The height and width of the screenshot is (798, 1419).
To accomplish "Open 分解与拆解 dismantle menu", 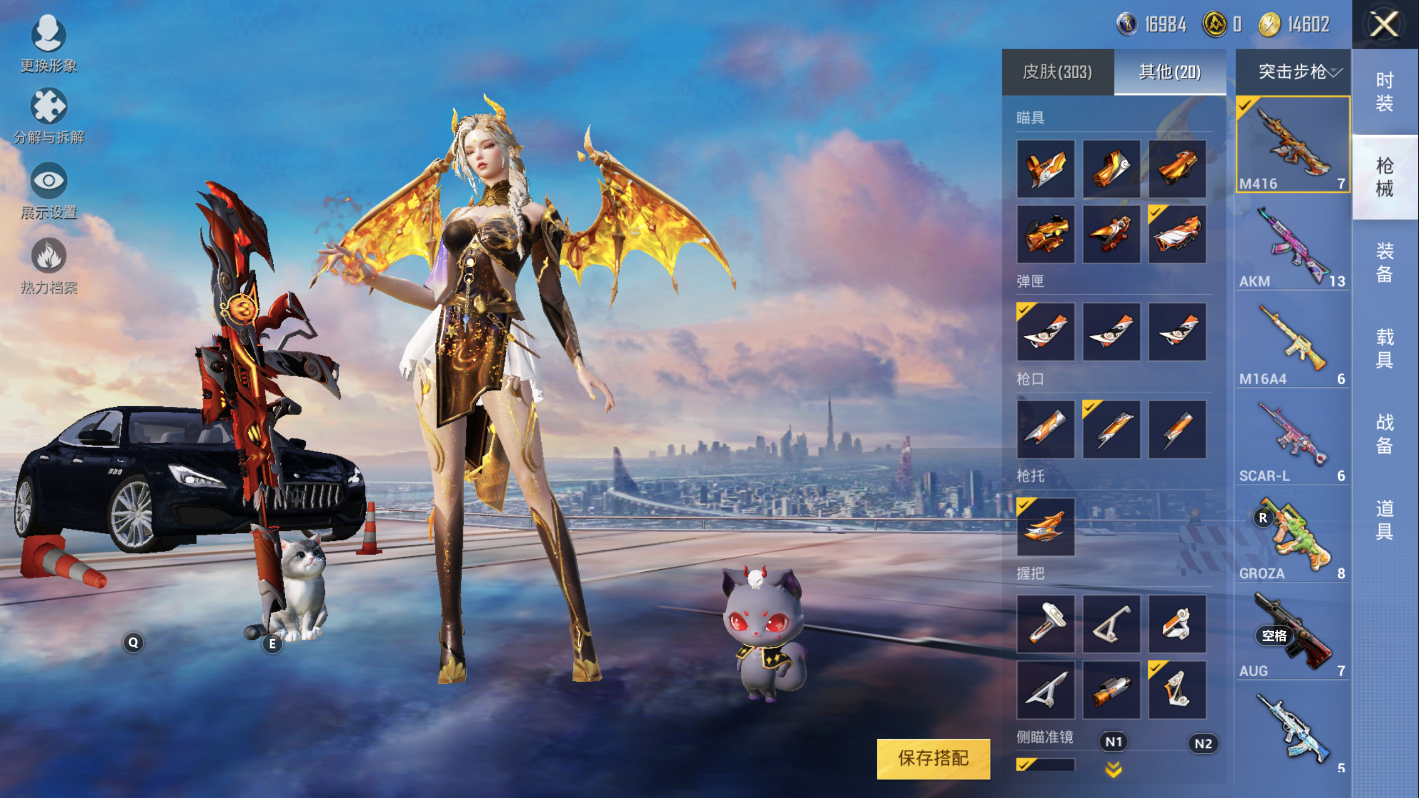I will (48, 116).
